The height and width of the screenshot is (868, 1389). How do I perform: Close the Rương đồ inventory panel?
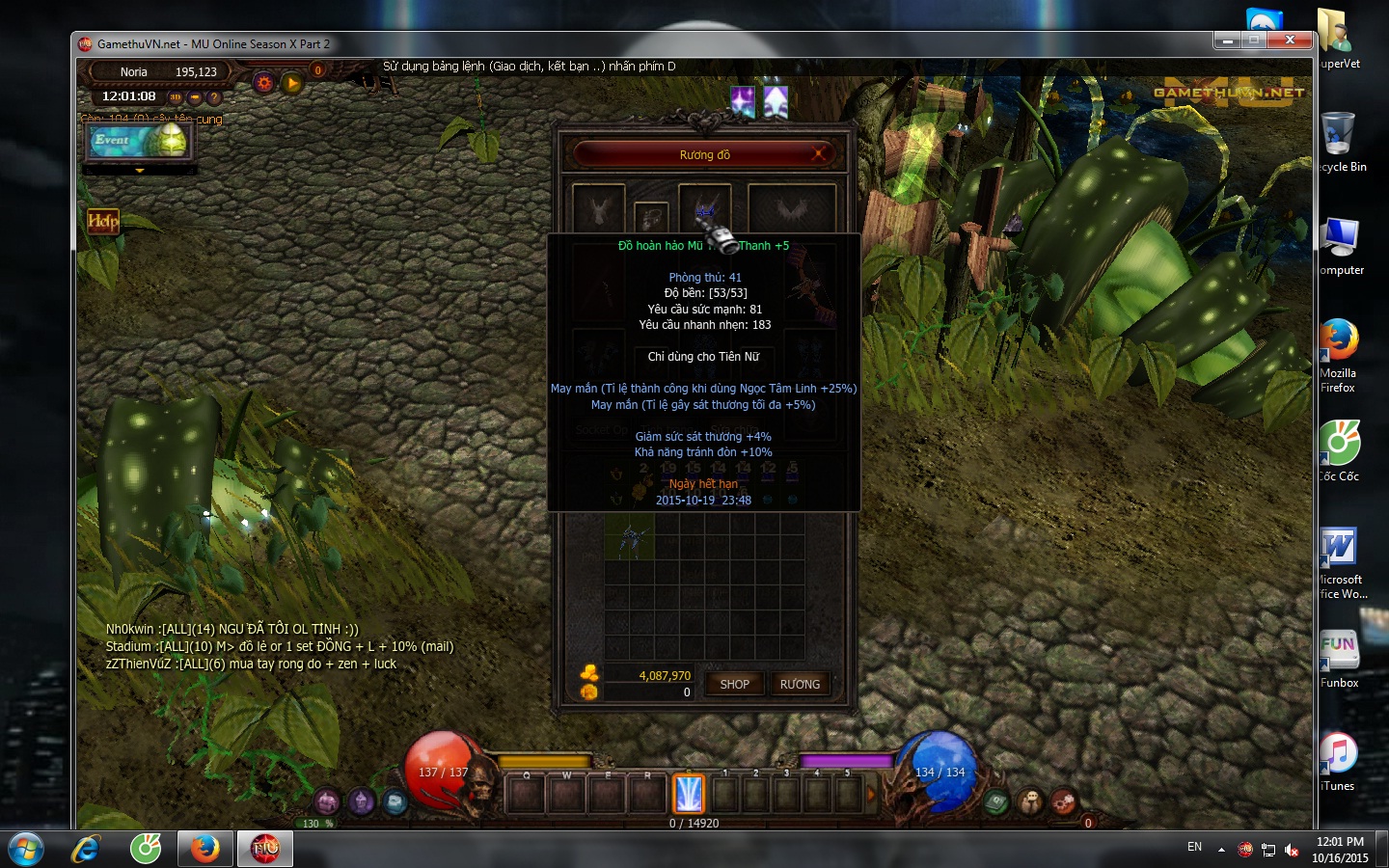click(819, 153)
